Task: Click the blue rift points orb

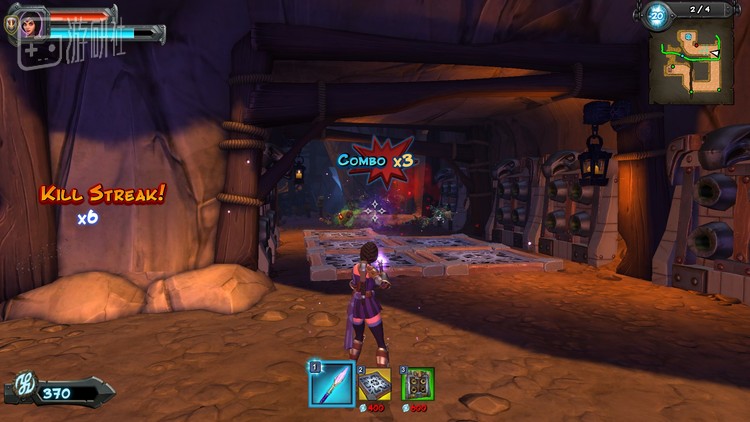Action: point(656,15)
